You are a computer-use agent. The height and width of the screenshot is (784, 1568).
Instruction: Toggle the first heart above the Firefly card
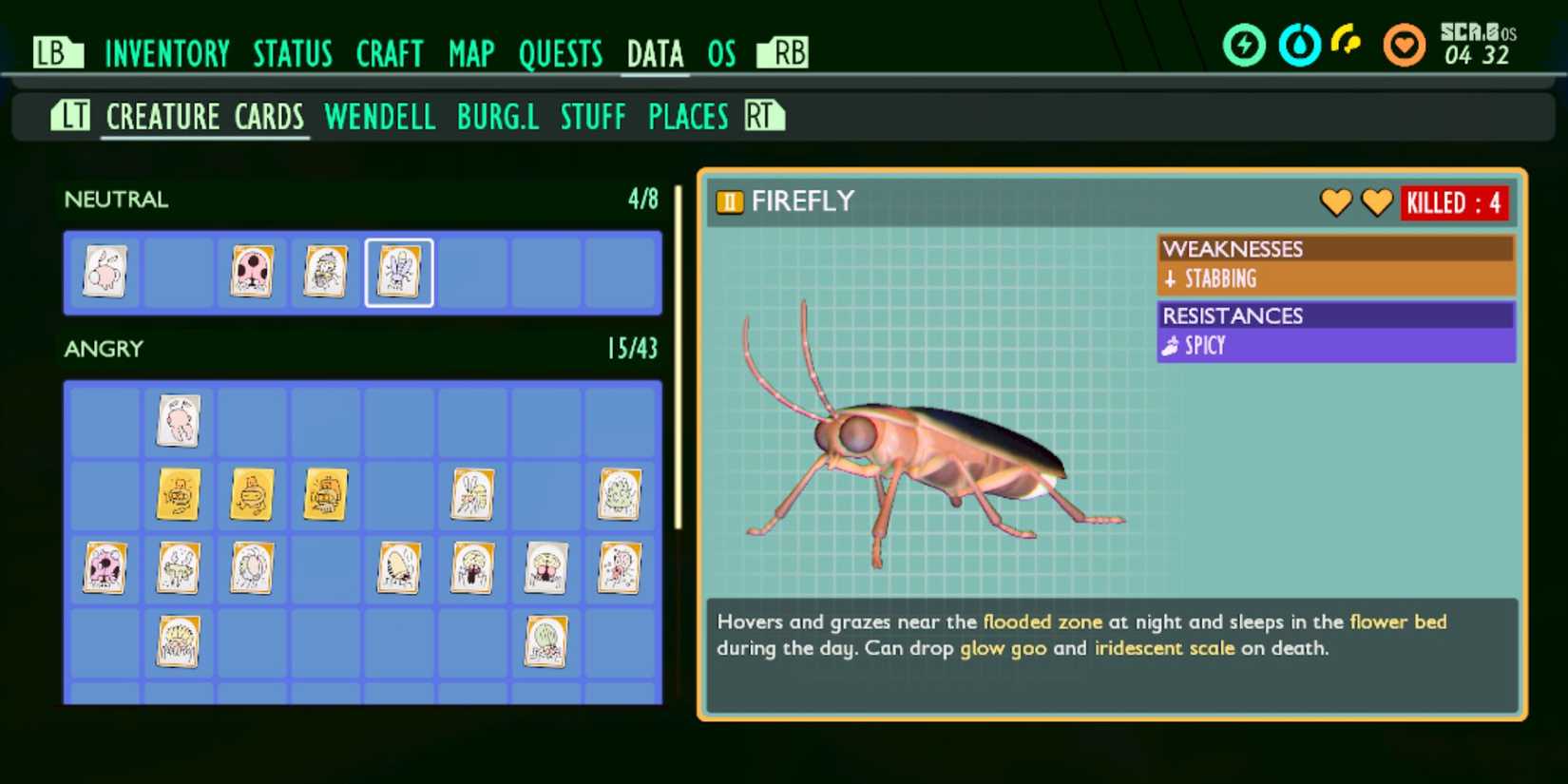tap(1336, 202)
